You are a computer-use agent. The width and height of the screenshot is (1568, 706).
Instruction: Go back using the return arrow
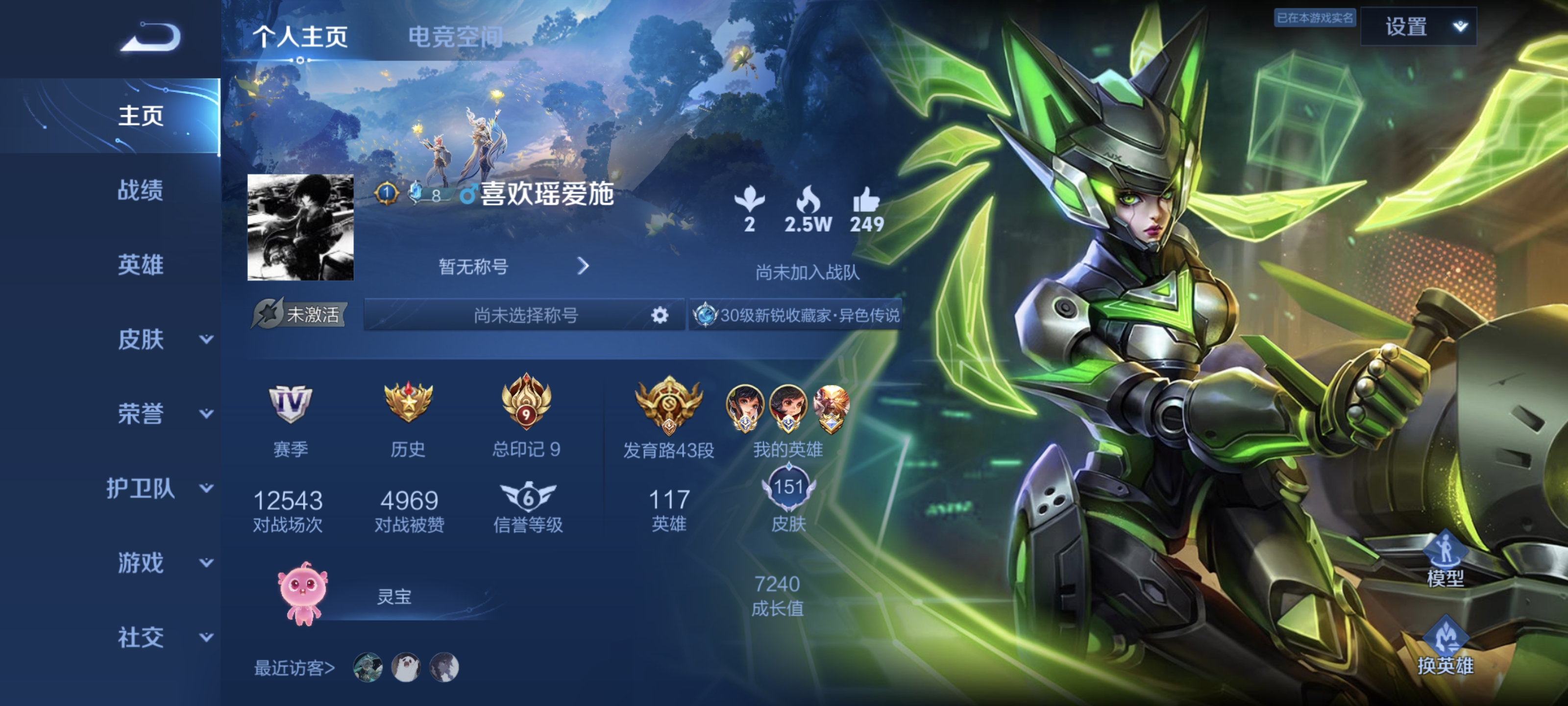point(150,38)
